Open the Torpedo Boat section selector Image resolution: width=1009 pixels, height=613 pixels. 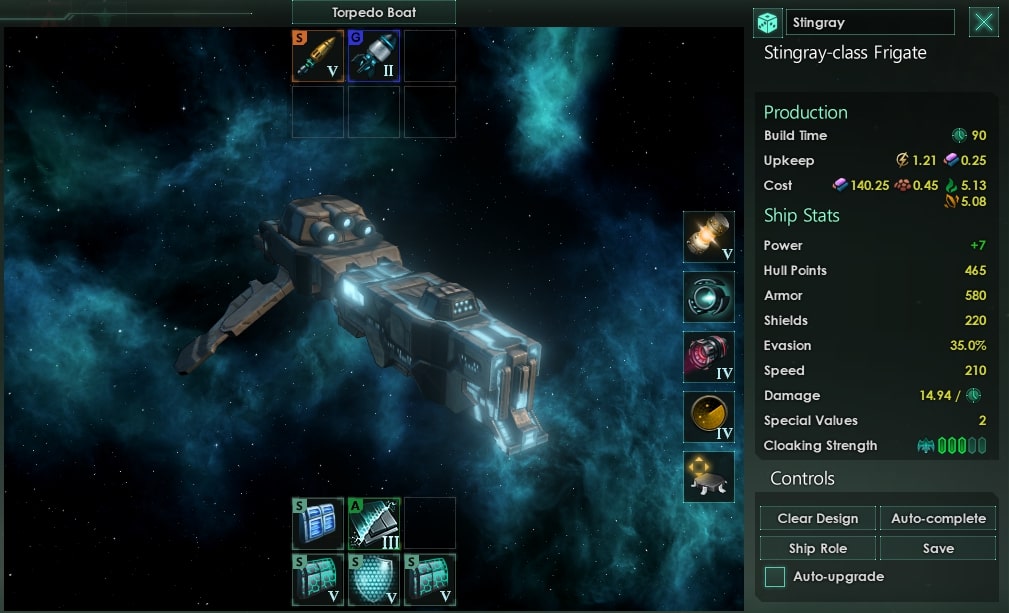pos(373,12)
